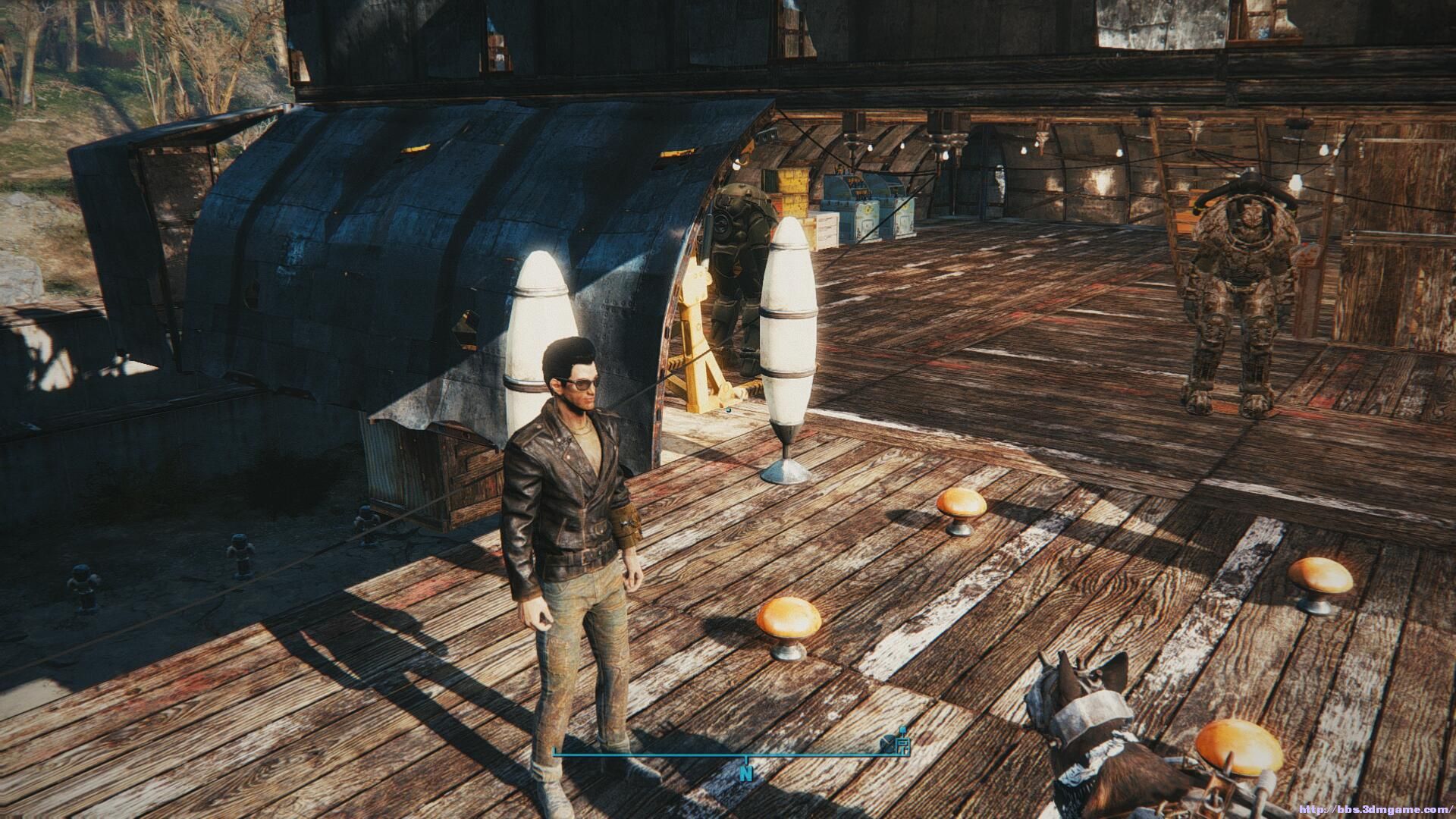
Task: Click the north N marker on the compass
Action: coord(747,773)
